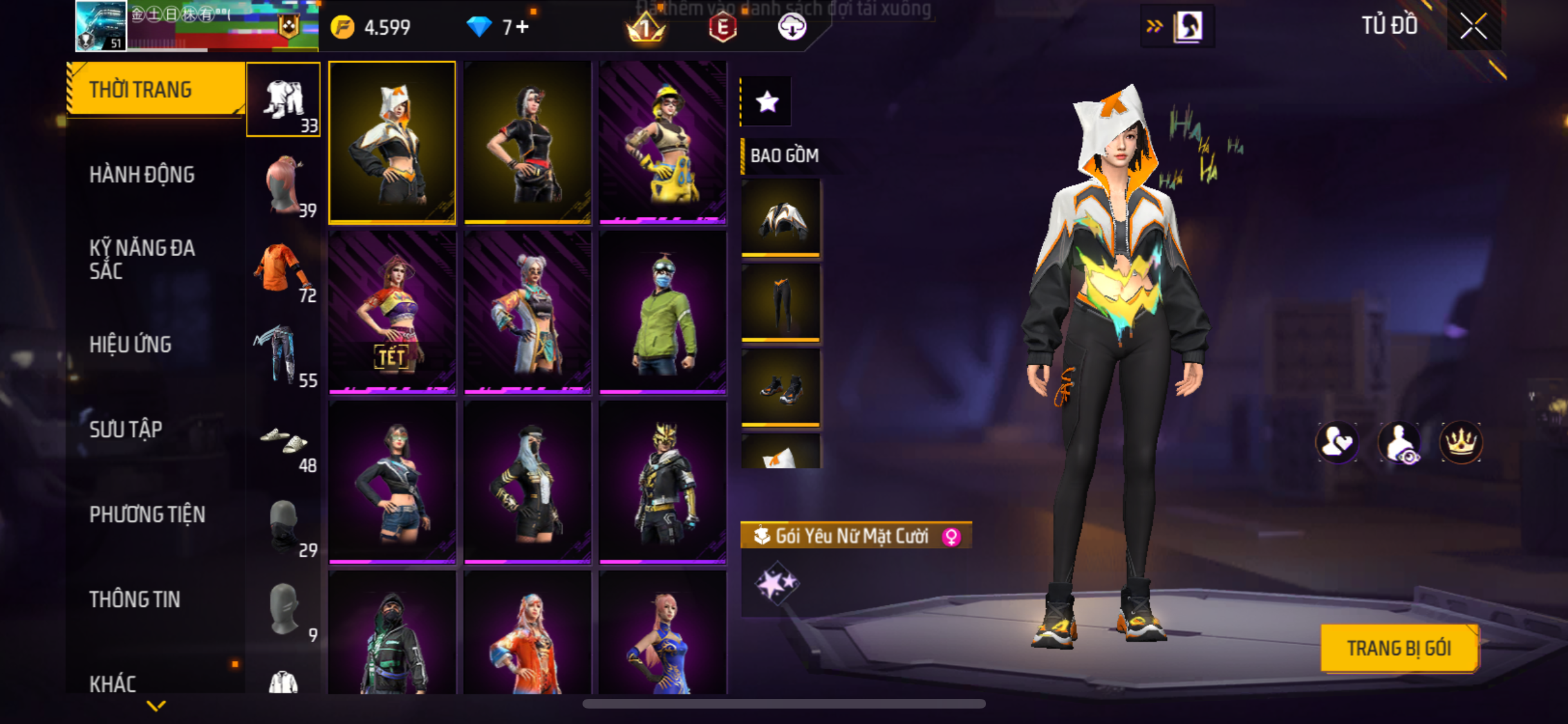Screen dimensions: 1568x724
Task: Equip the bundle with Trang Bị Gói
Action: click(1399, 648)
